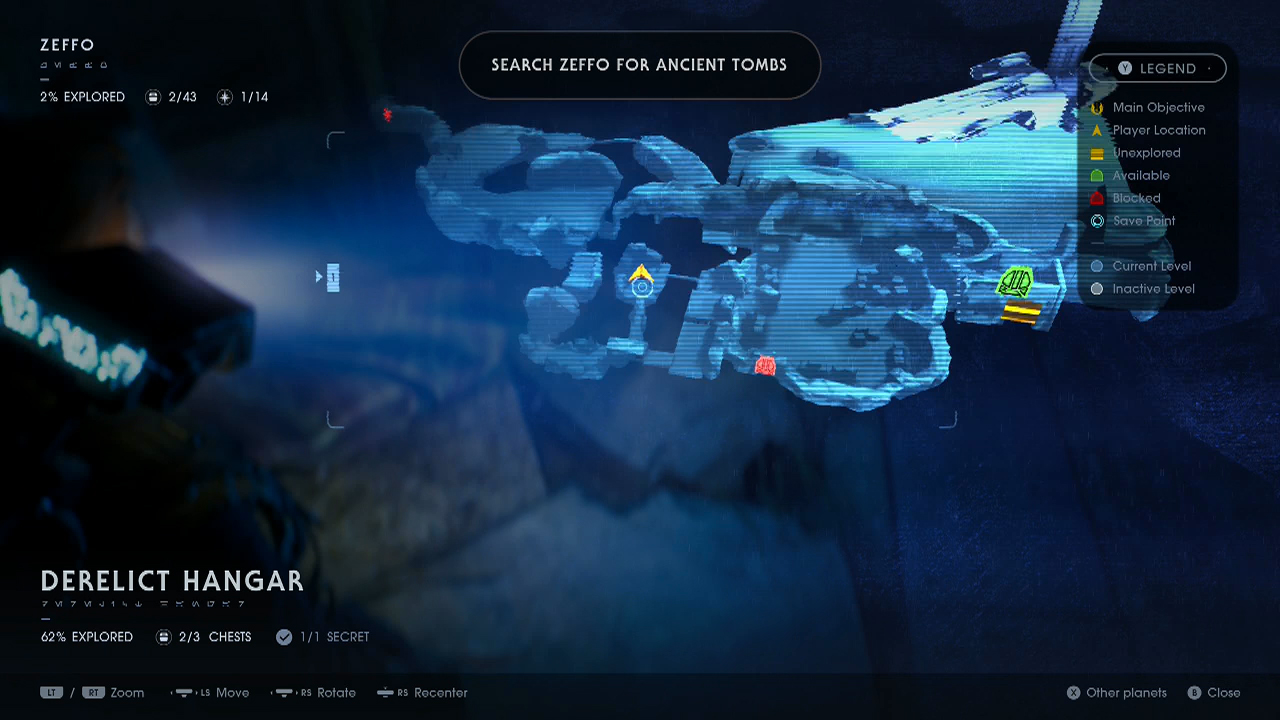Toggle the Inactive Level indicator in the legend

pyautogui.click(x=1097, y=289)
